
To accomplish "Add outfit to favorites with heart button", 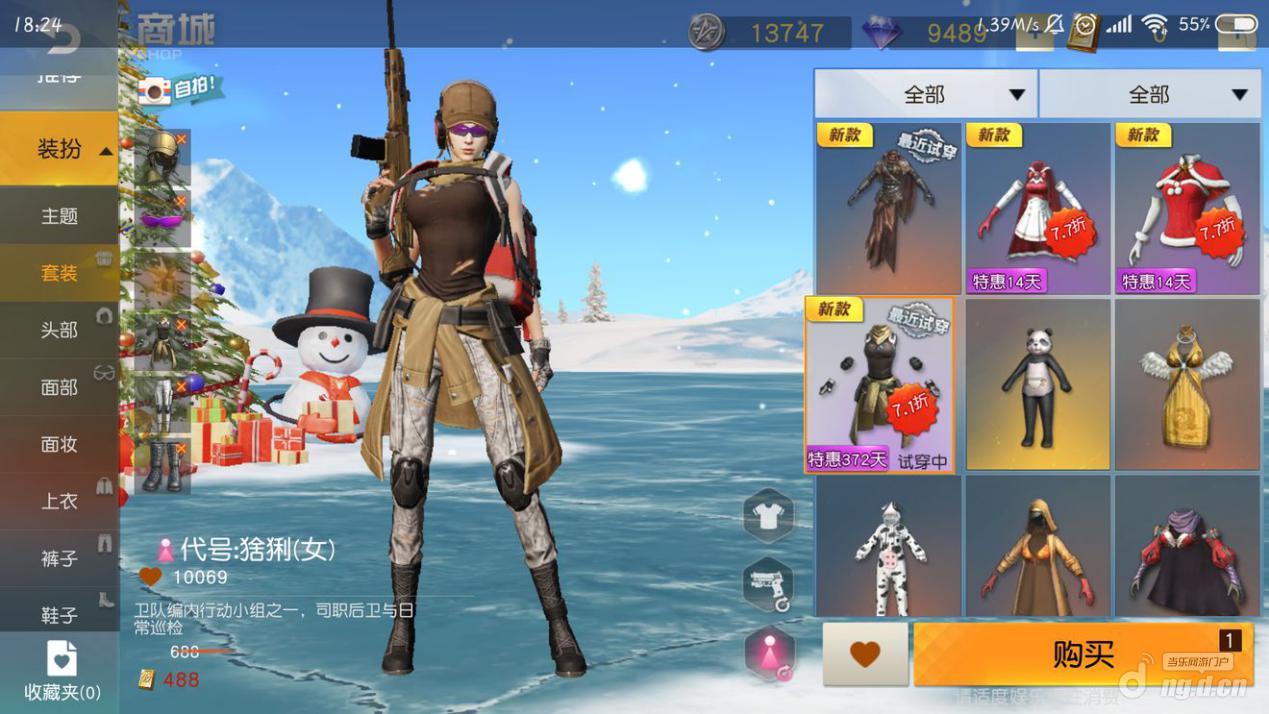I will [x=865, y=654].
